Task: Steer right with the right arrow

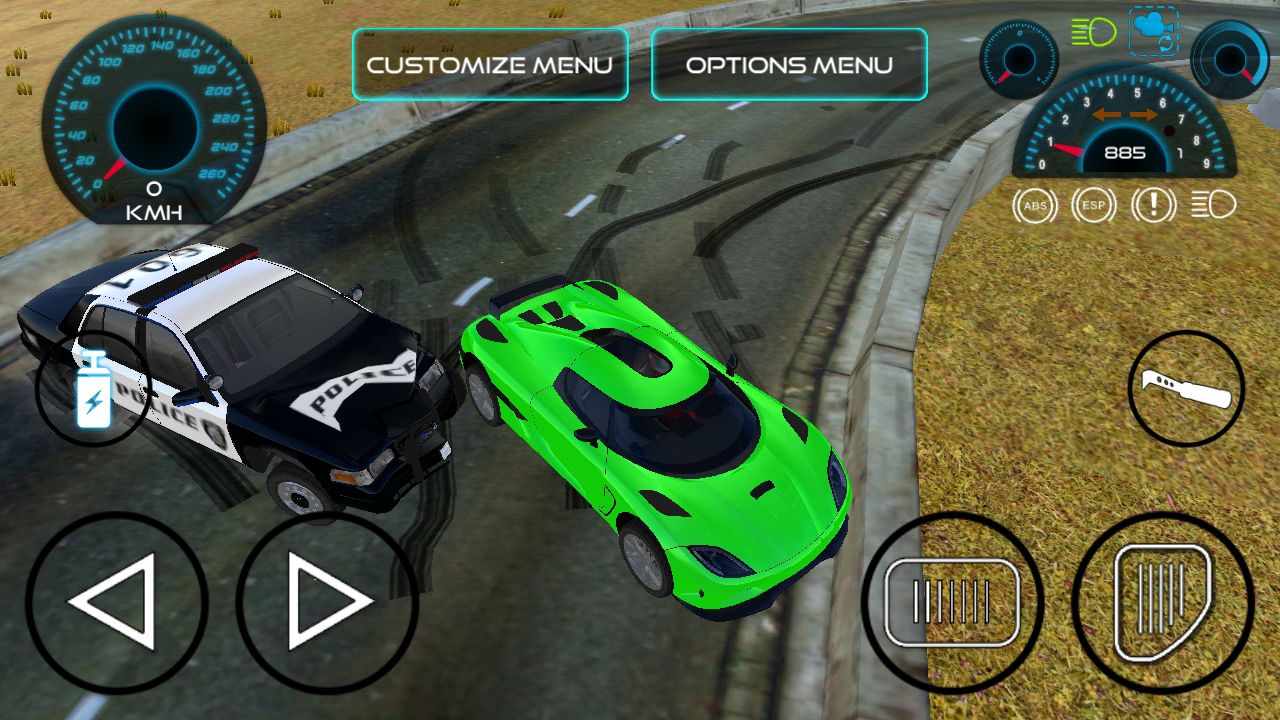Action: [x=327, y=602]
